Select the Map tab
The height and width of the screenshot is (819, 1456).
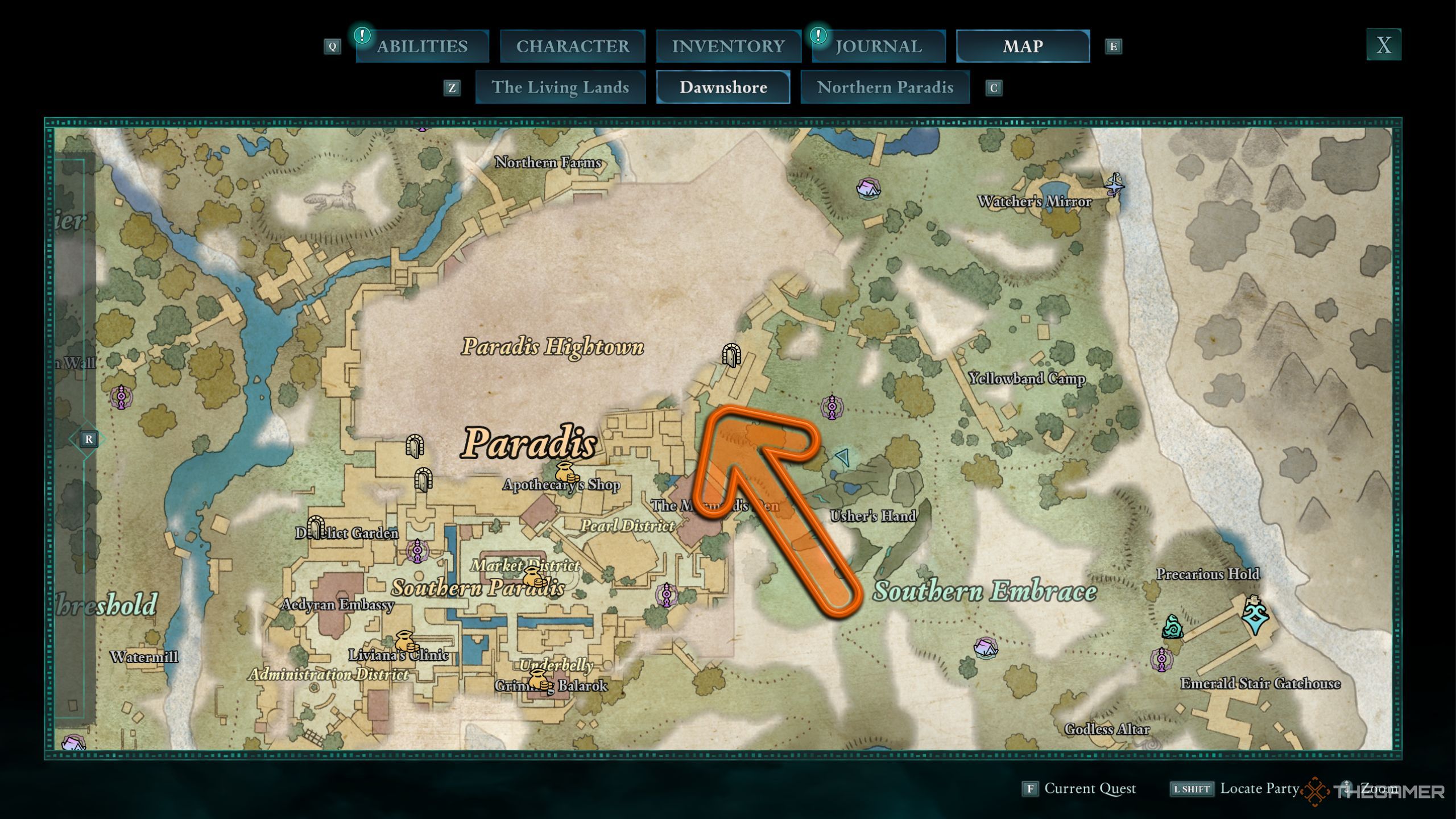[x=1023, y=46]
